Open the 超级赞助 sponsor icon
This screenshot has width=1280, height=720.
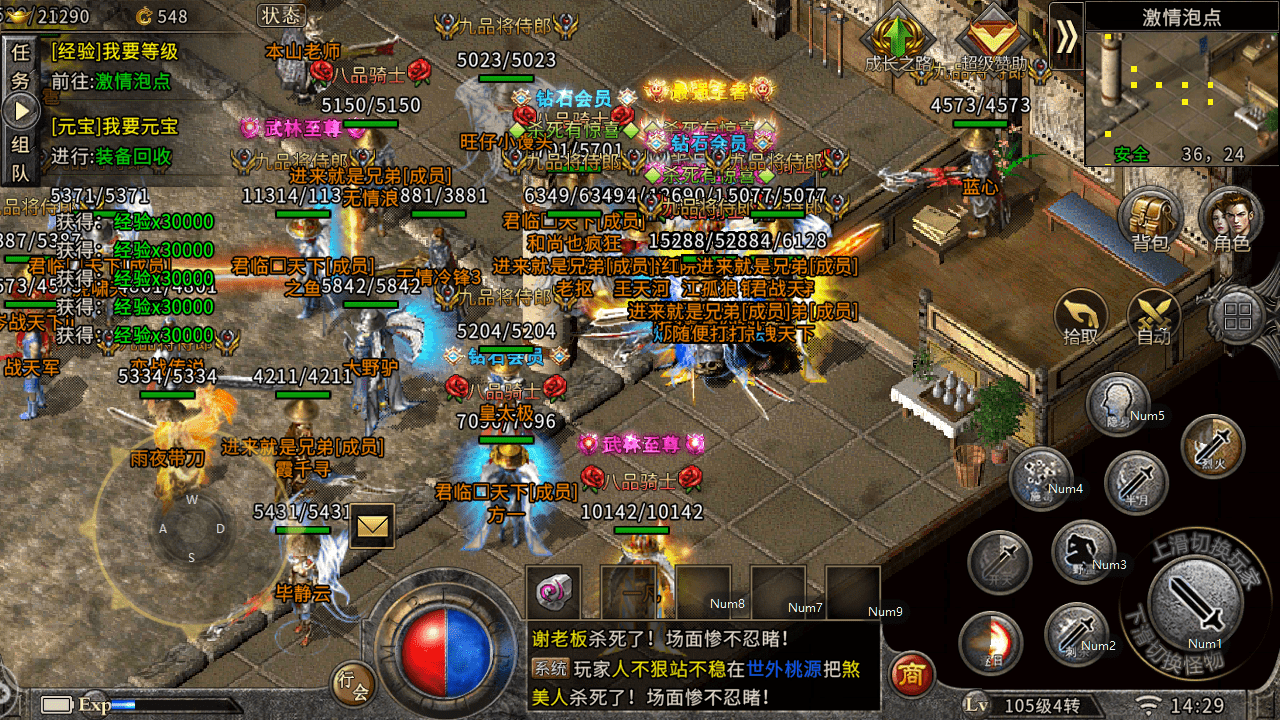993,40
